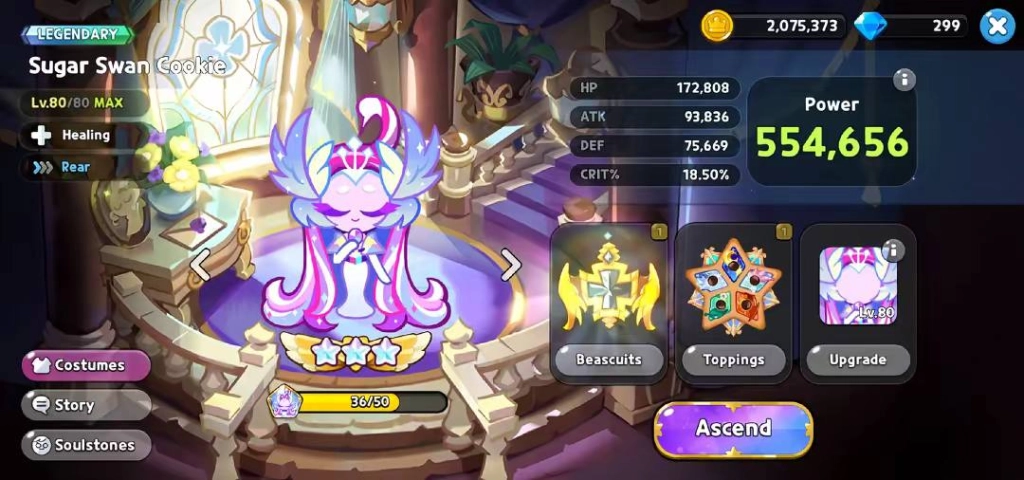Viewport: 1024px width, 480px height.
Task: Select the soulstone progress bar 36/50
Action: (x=372, y=402)
